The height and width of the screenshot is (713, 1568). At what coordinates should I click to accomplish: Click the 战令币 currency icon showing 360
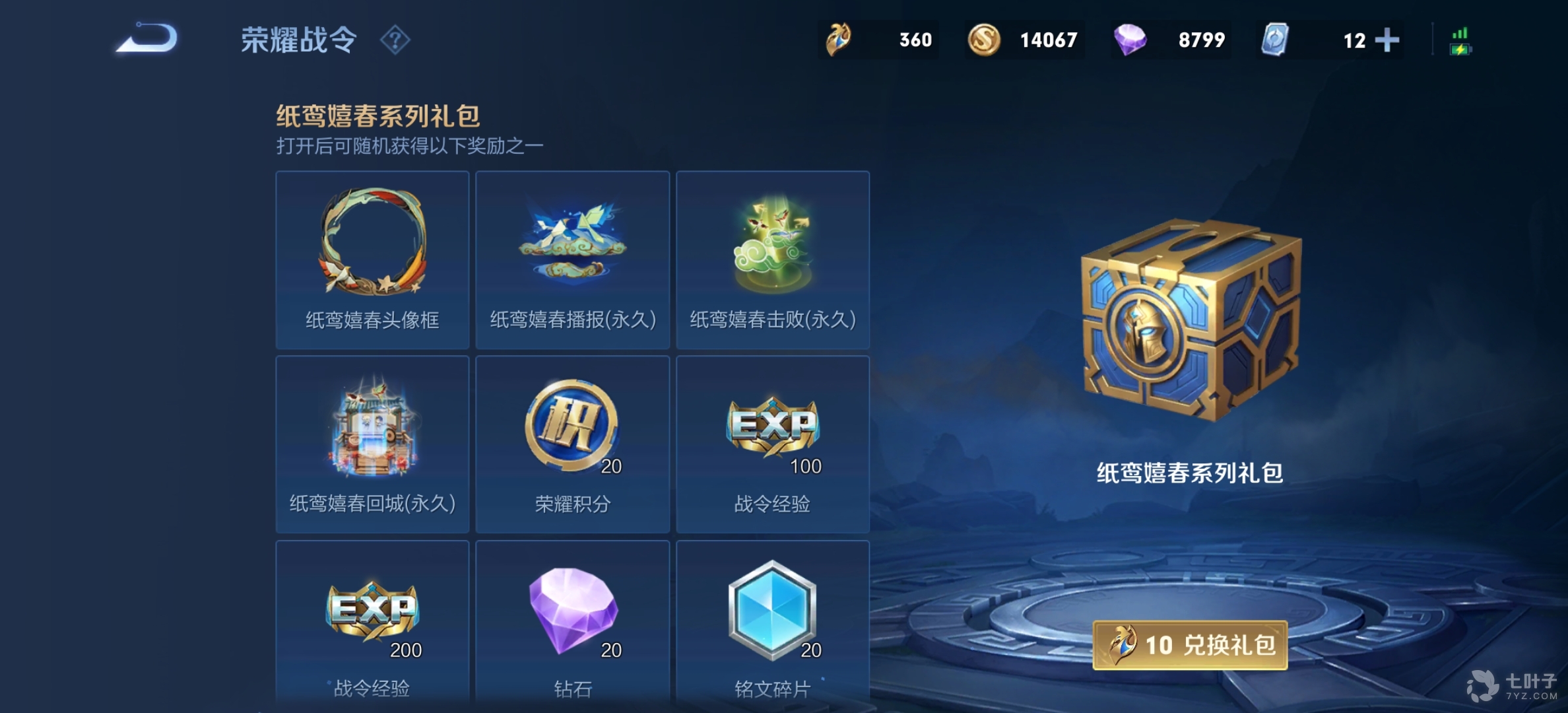tap(838, 40)
